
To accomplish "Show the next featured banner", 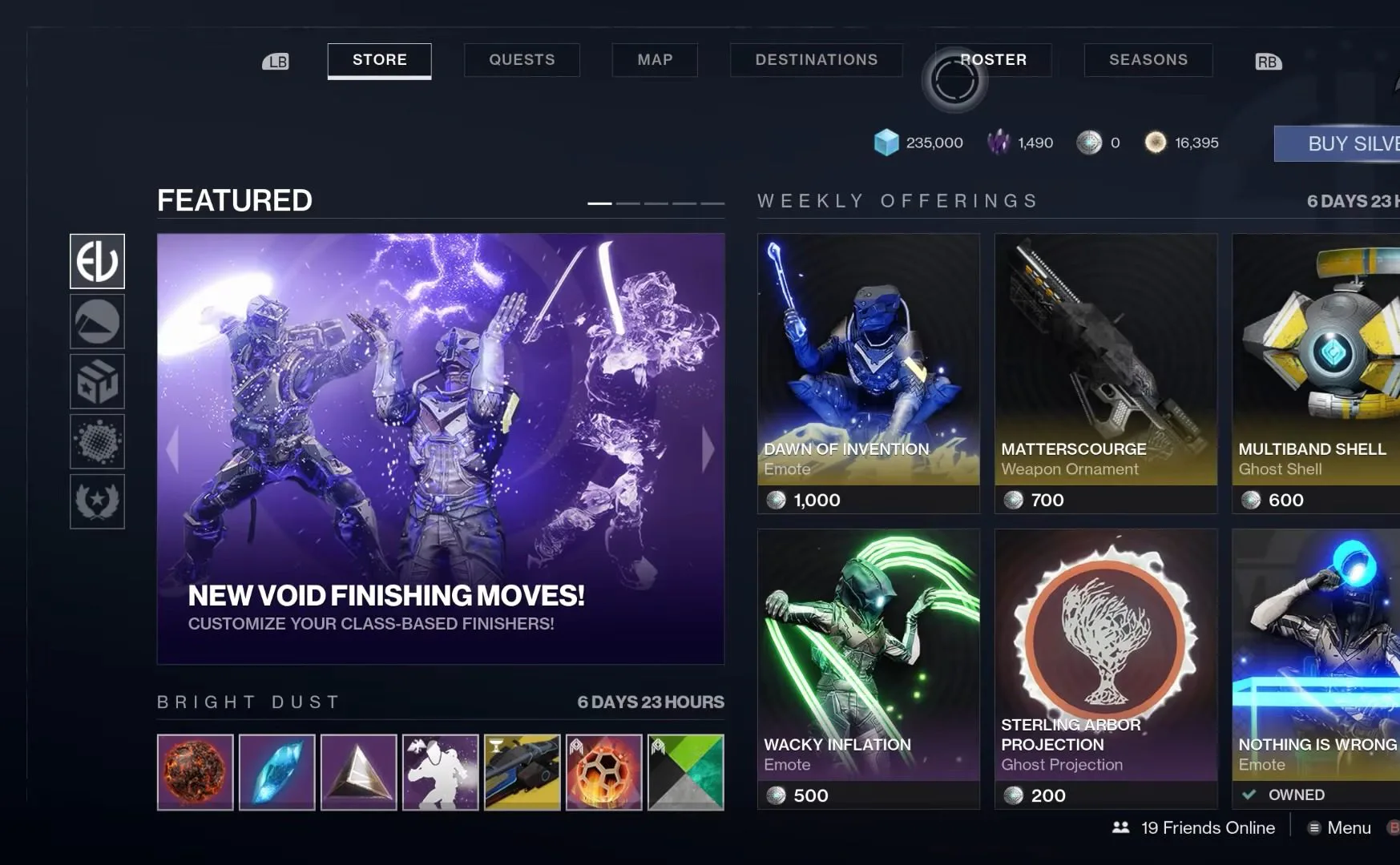I will coord(707,449).
